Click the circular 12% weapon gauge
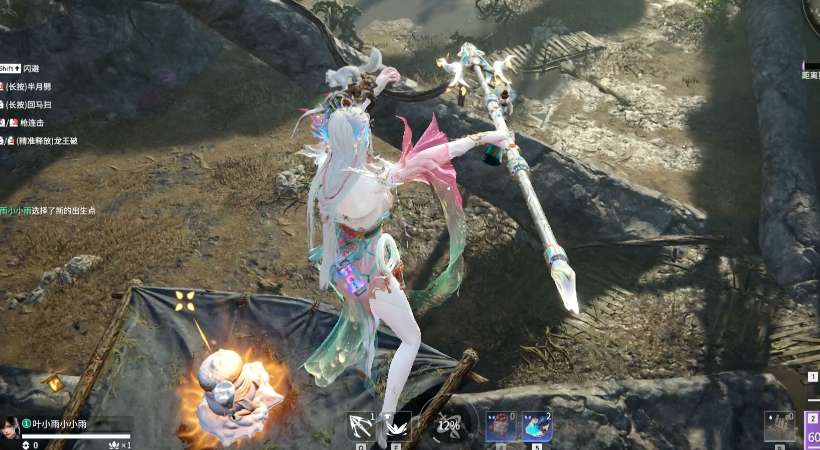The height and width of the screenshot is (450, 820). pos(448,426)
